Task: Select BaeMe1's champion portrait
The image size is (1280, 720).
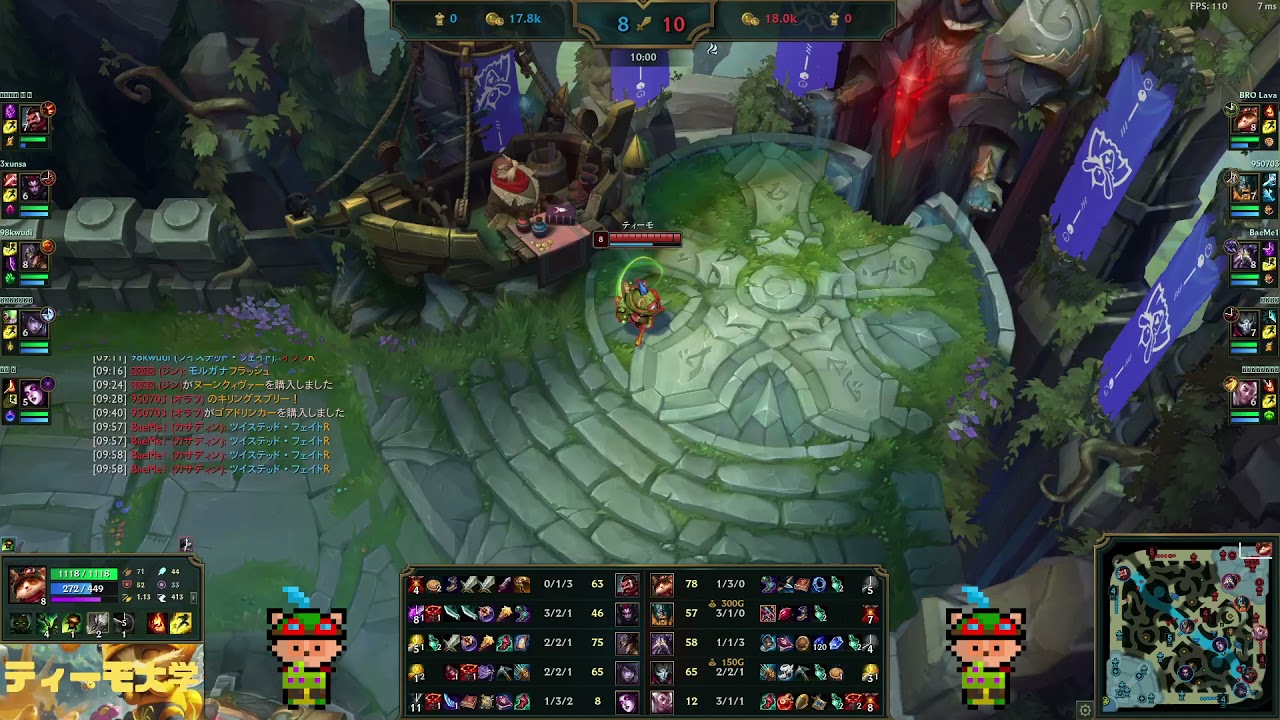Action: pyautogui.click(x=1246, y=256)
